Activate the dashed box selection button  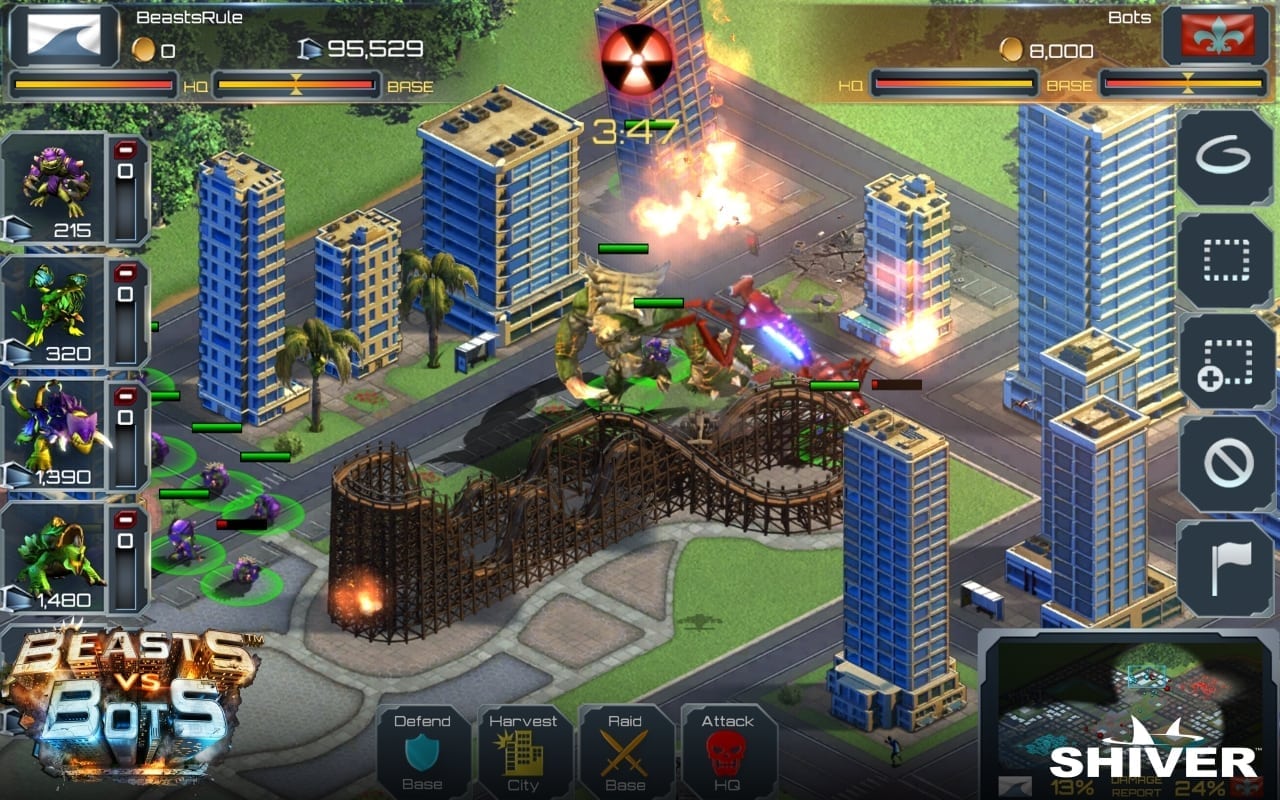pos(1224,260)
